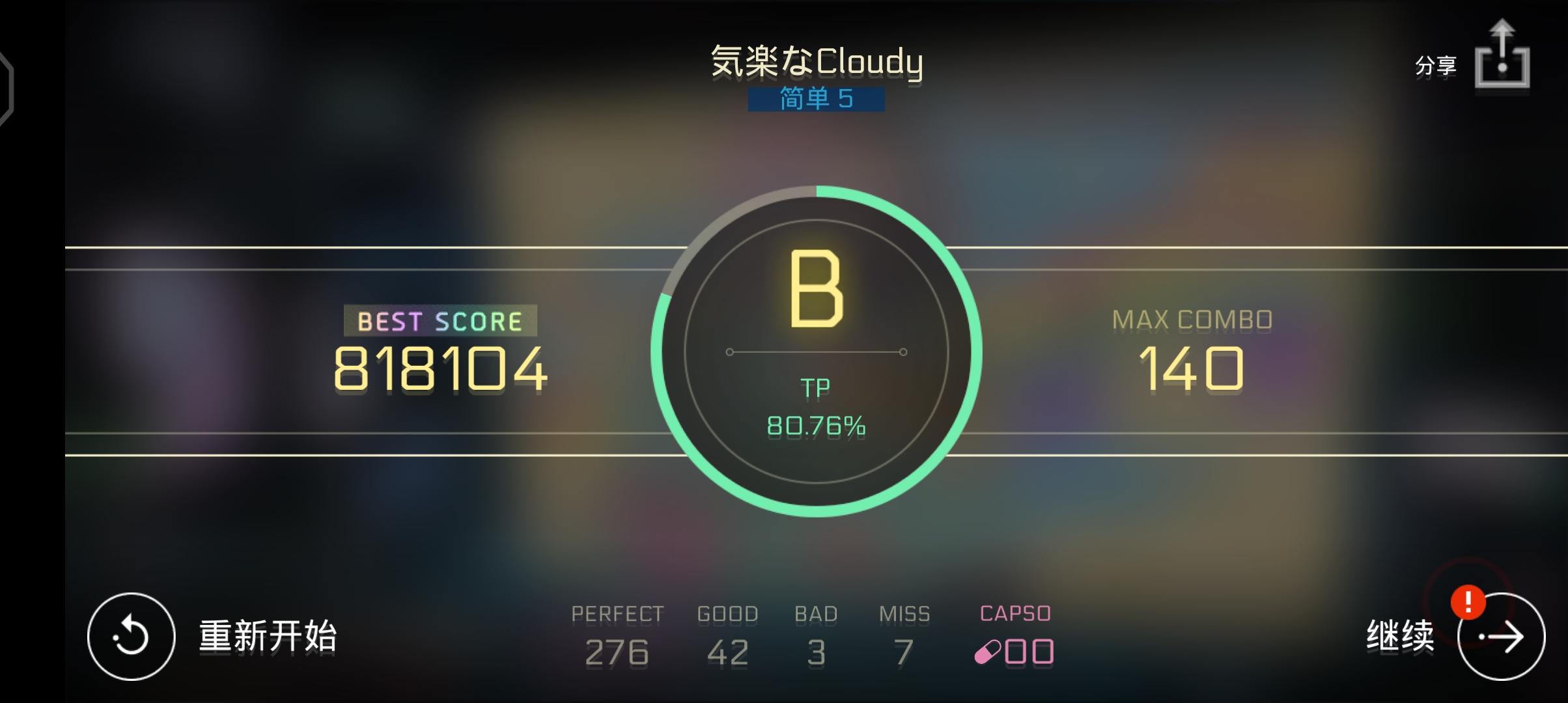Tap the back hexagon on the left edge
Viewport: 1568px width, 703px height.
(5, 88)
